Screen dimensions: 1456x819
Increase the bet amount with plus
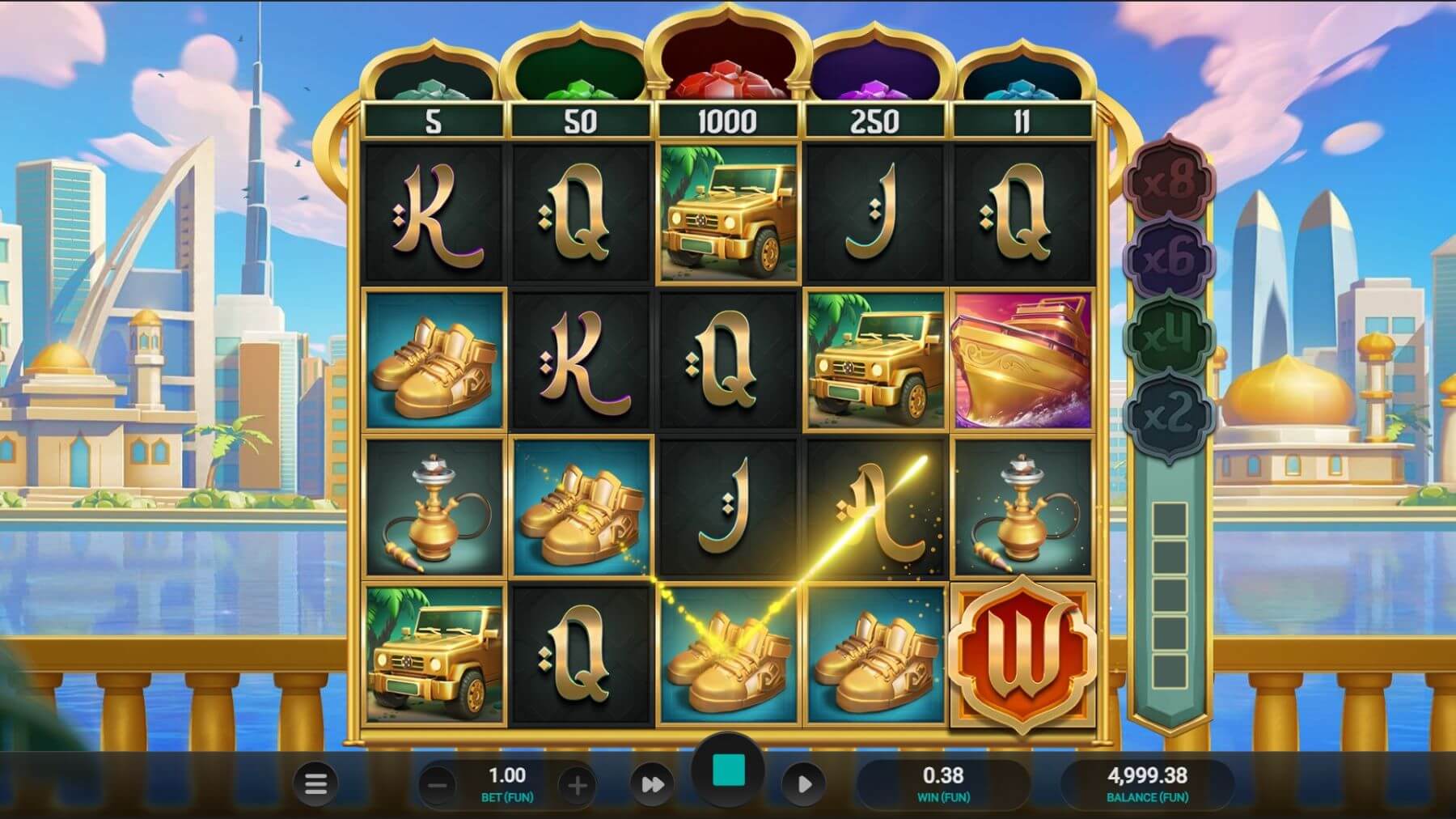pos(577,784)
